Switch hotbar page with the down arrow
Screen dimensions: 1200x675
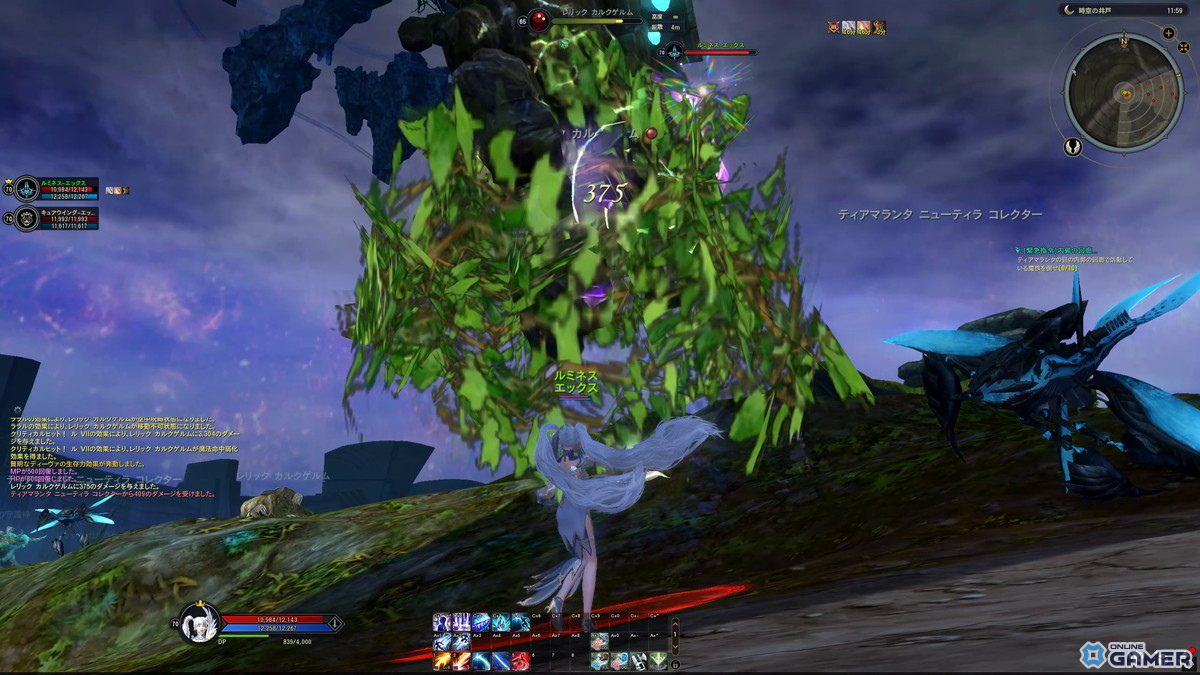click(x=675, y=648)
